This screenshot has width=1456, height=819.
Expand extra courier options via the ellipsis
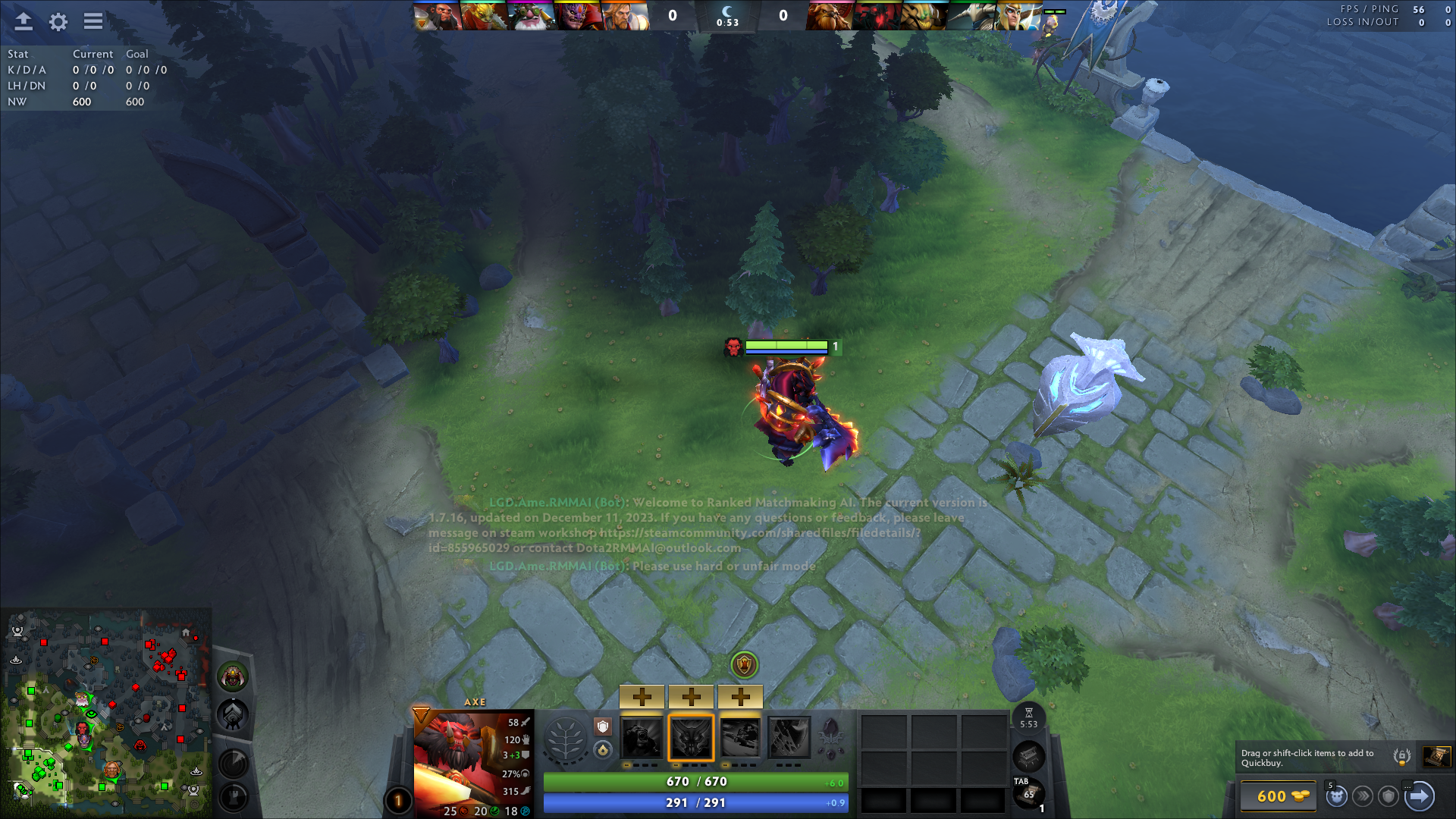click(x=1407, y=786)
